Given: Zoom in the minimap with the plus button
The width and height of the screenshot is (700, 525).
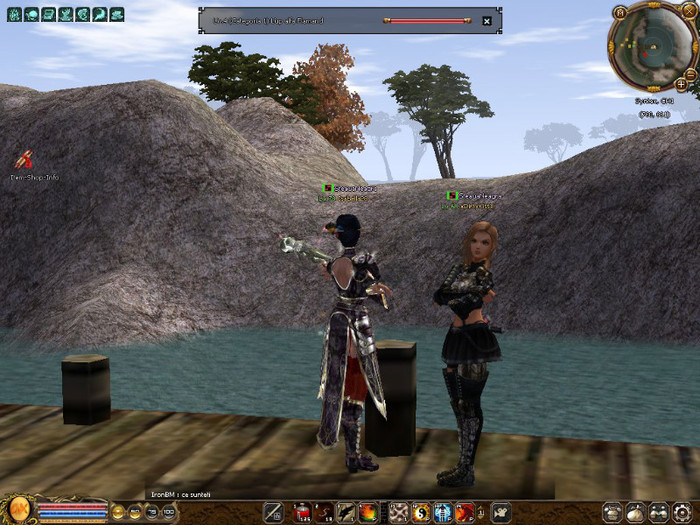Looking at the screenshot, I should coord(681,84).
